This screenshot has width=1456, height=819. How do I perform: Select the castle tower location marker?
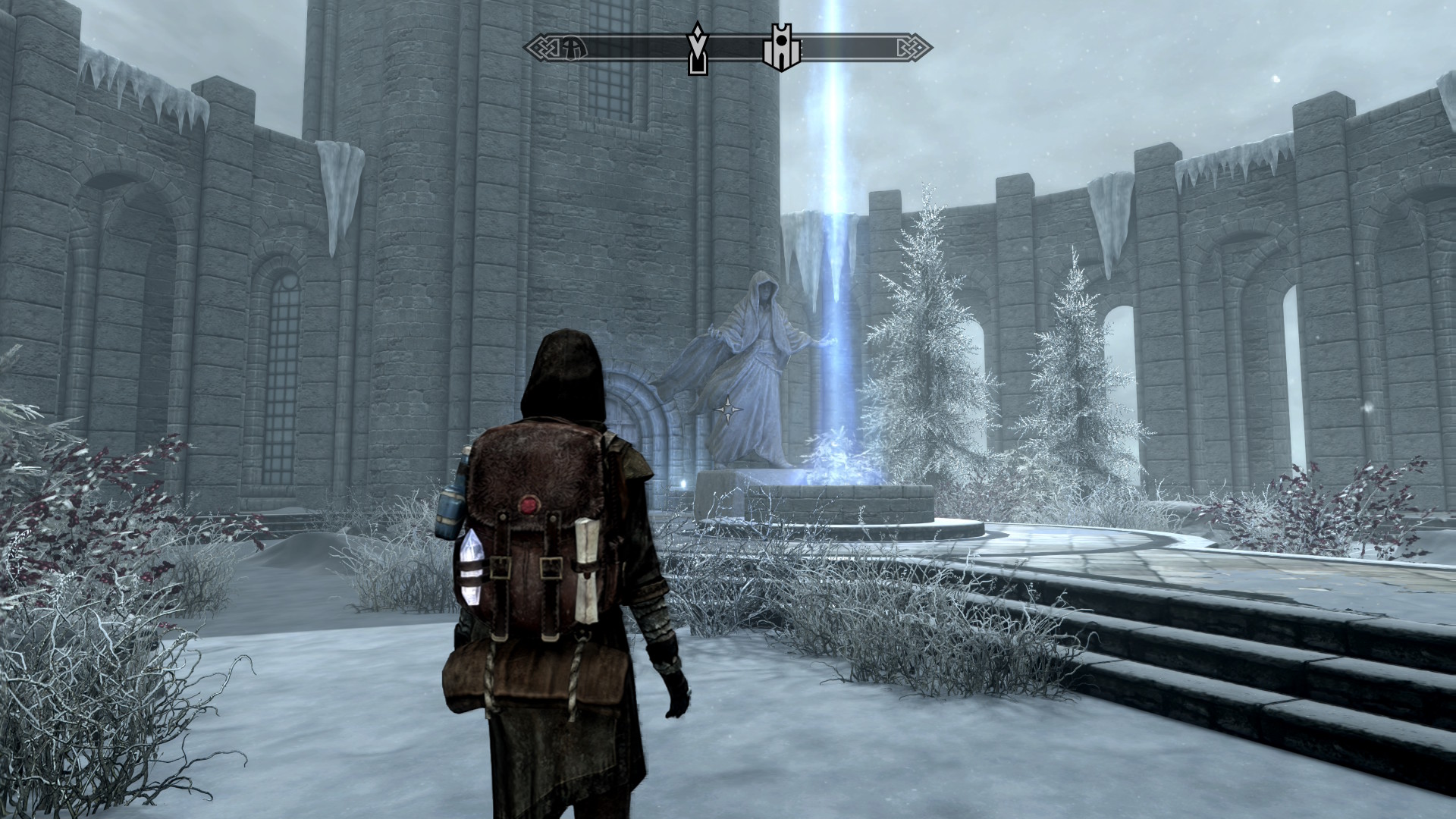[x=780, y=48]
